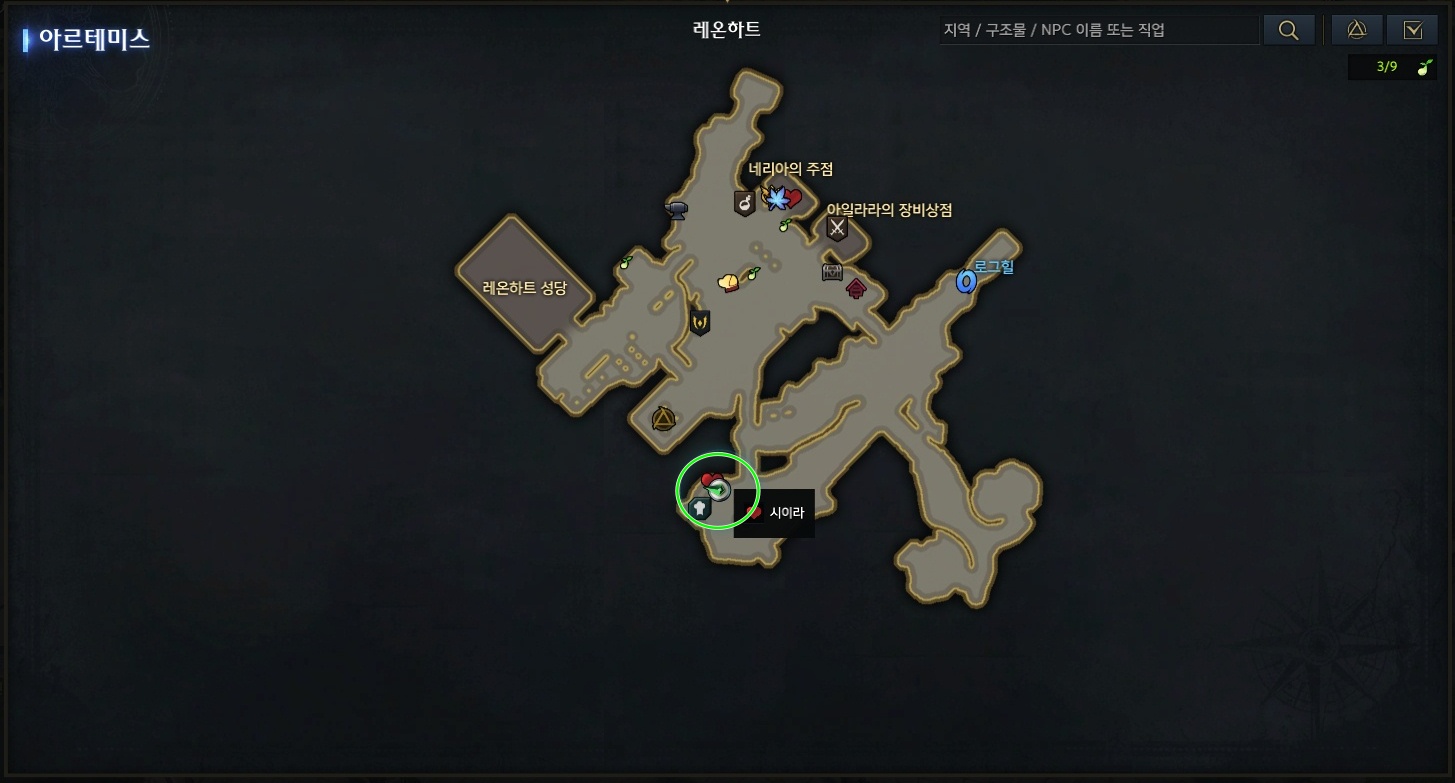Open the Triport list via the top-right triangle button
Viewport: 1455px width, 783px height.
tap(1356, 29)
